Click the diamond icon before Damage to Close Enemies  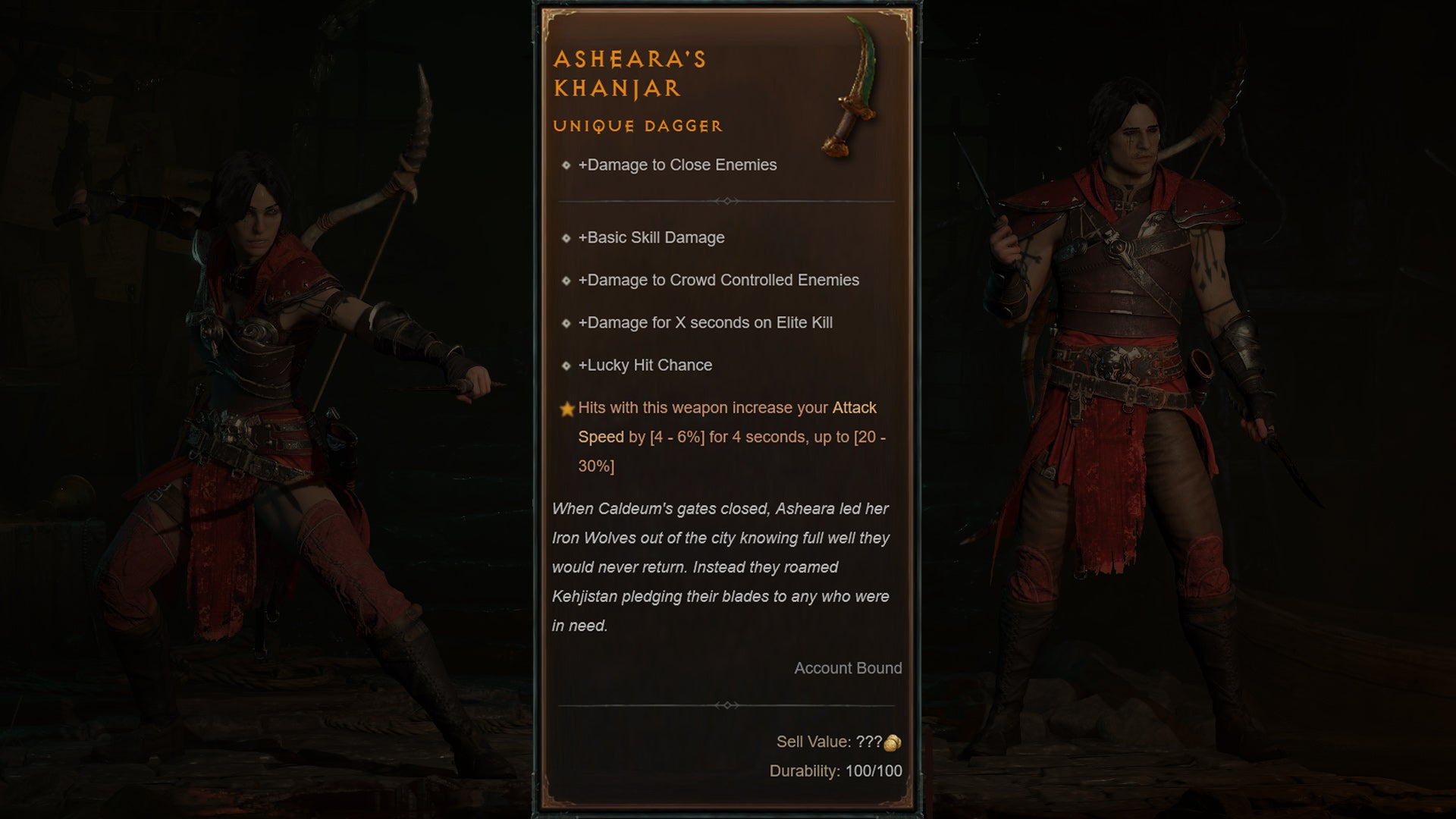click(565, 165)
